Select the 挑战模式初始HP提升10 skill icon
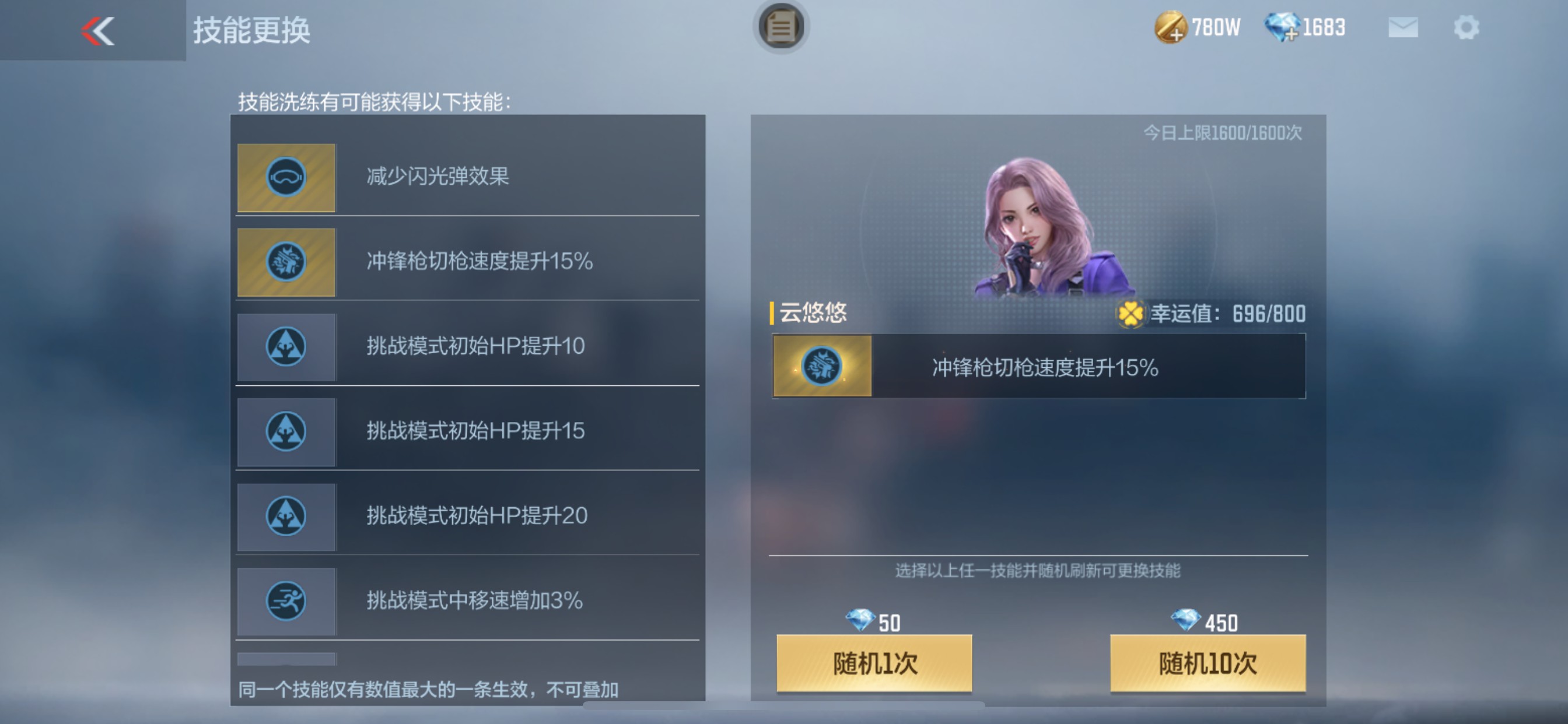Image resolution: width=1568 pixels, height=724 pixels. click(x=286, y=347)
